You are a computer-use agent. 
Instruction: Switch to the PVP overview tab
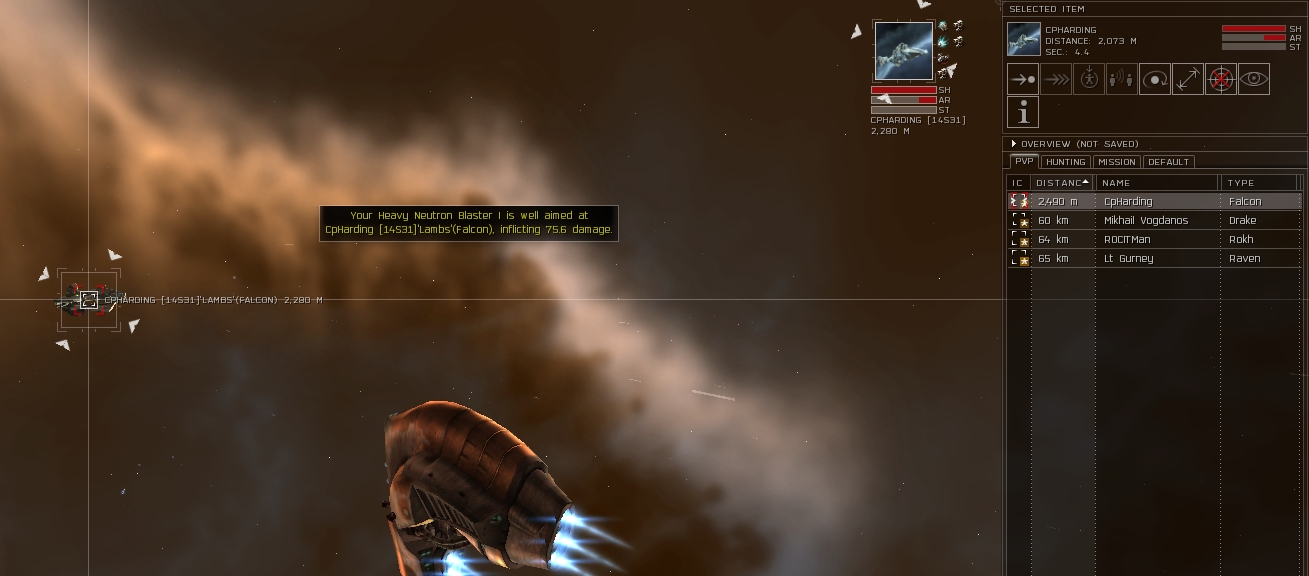pos(1023,162)
